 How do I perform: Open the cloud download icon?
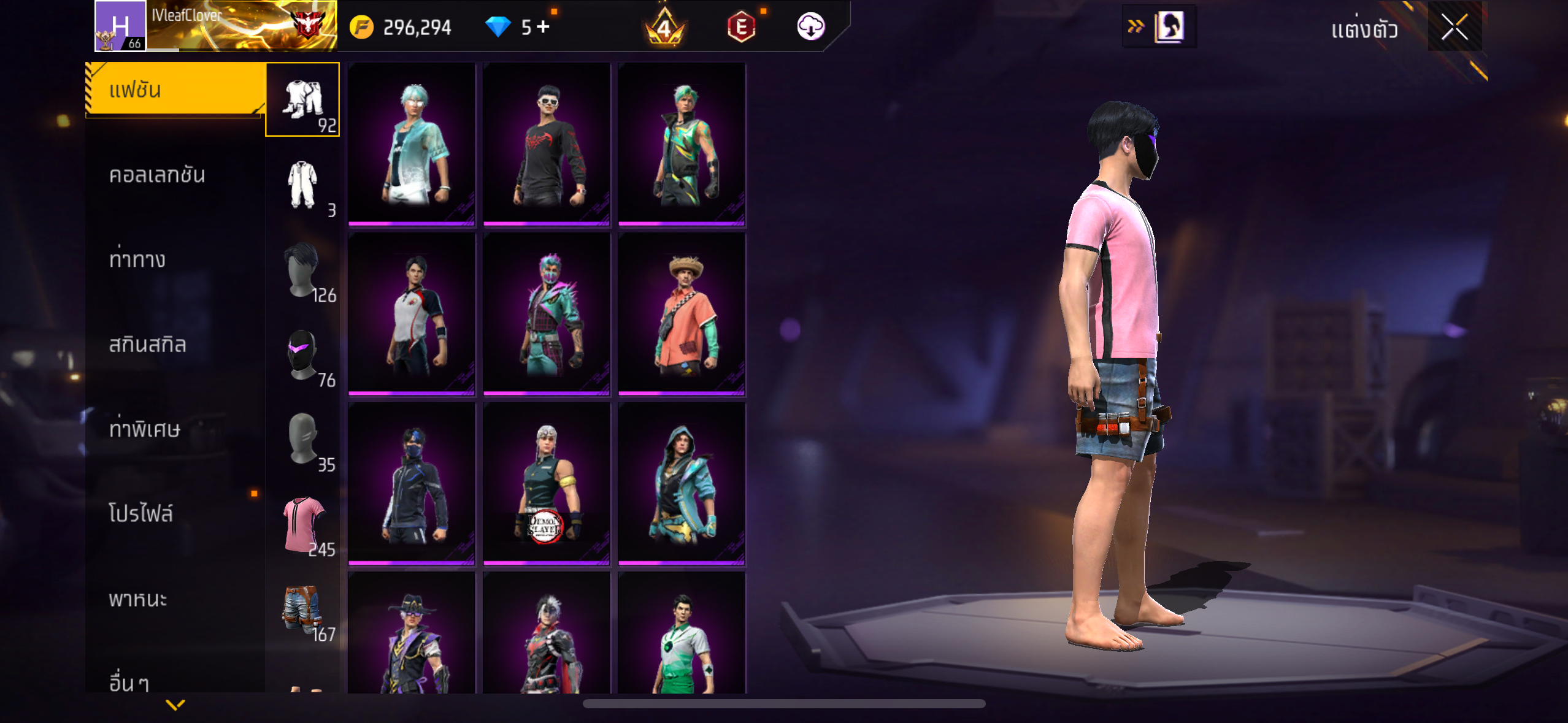pos(810,27)
